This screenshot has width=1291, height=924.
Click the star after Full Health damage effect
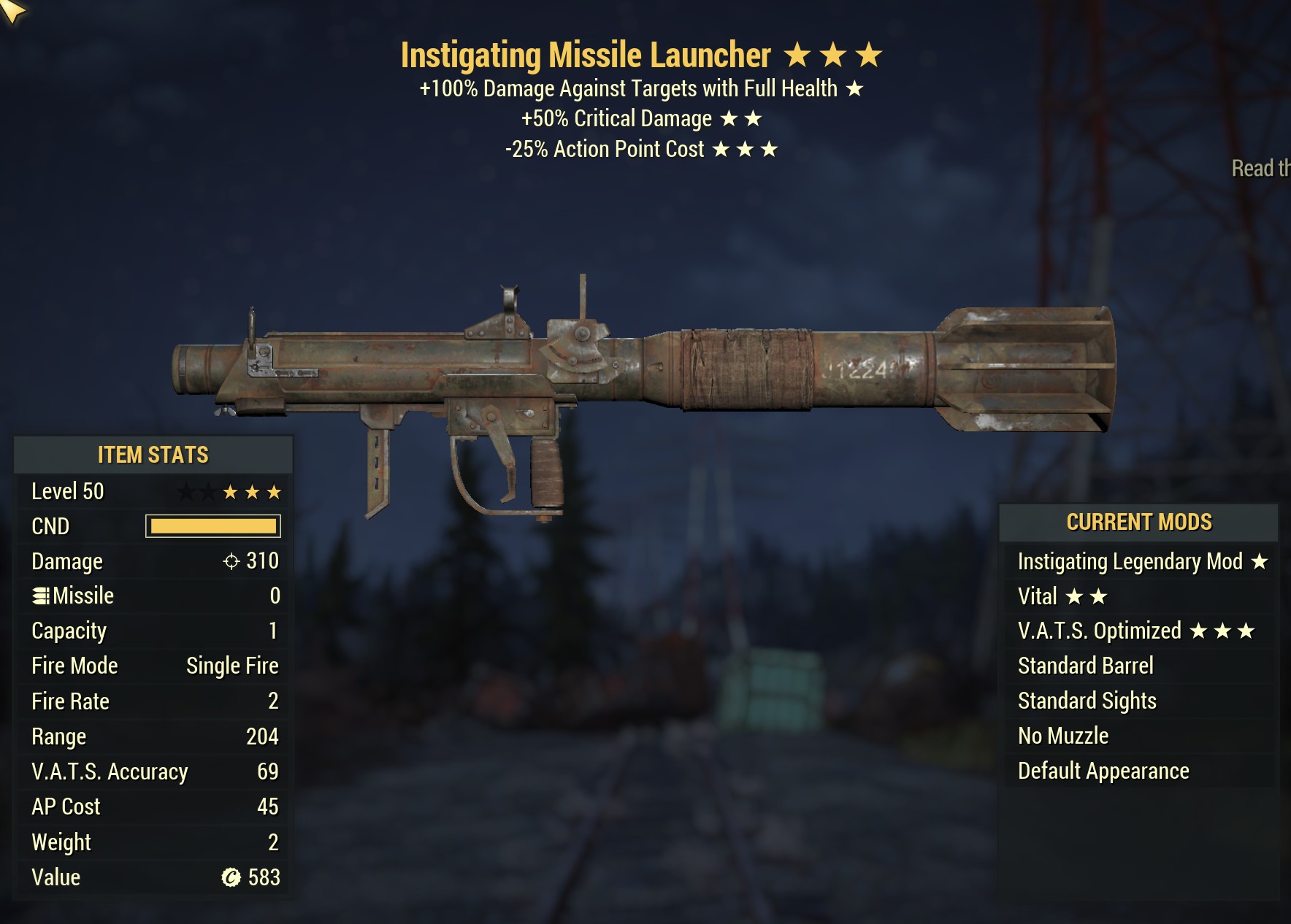[x=853, y=89]
